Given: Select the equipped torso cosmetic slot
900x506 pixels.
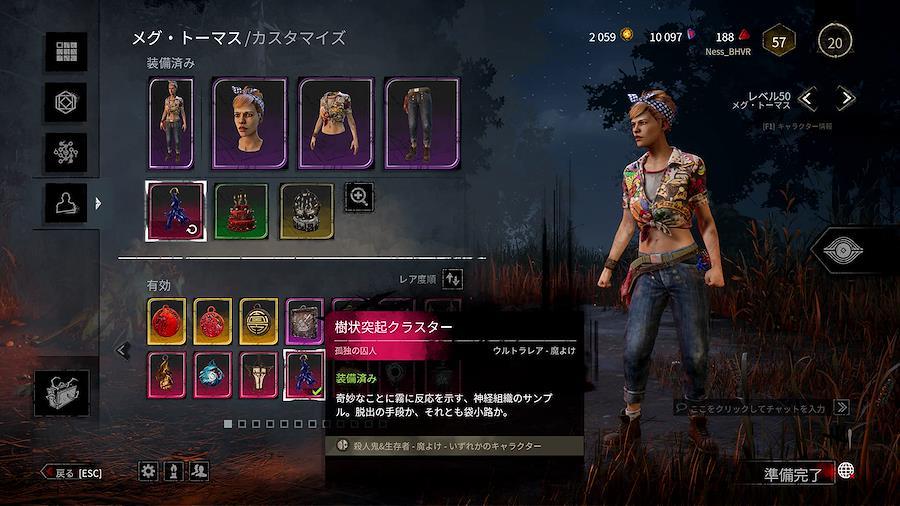Looking at the screenshot, I should [x=335, y=122].
